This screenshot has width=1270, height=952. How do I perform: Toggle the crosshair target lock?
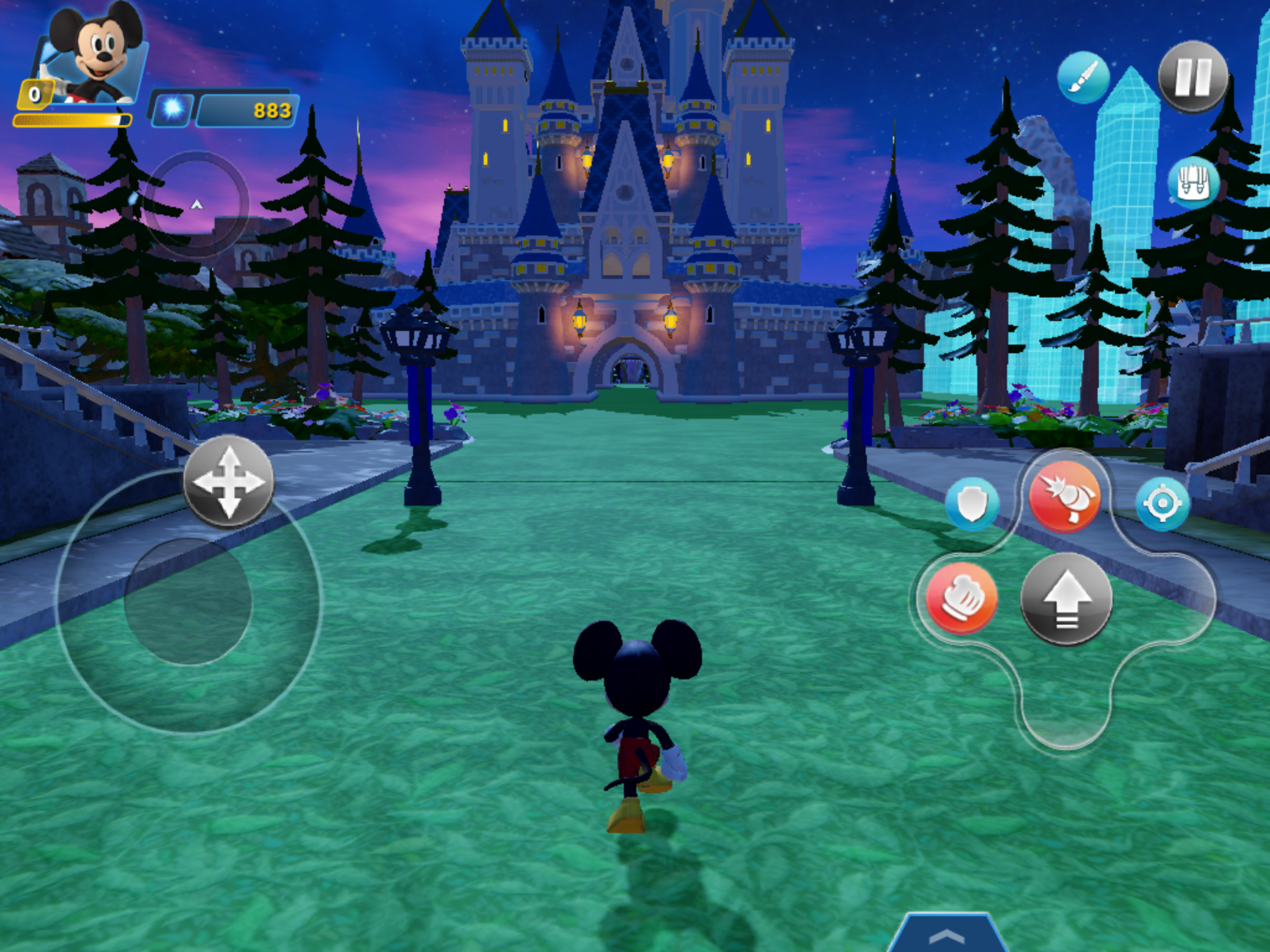(x=1162, y=504)
